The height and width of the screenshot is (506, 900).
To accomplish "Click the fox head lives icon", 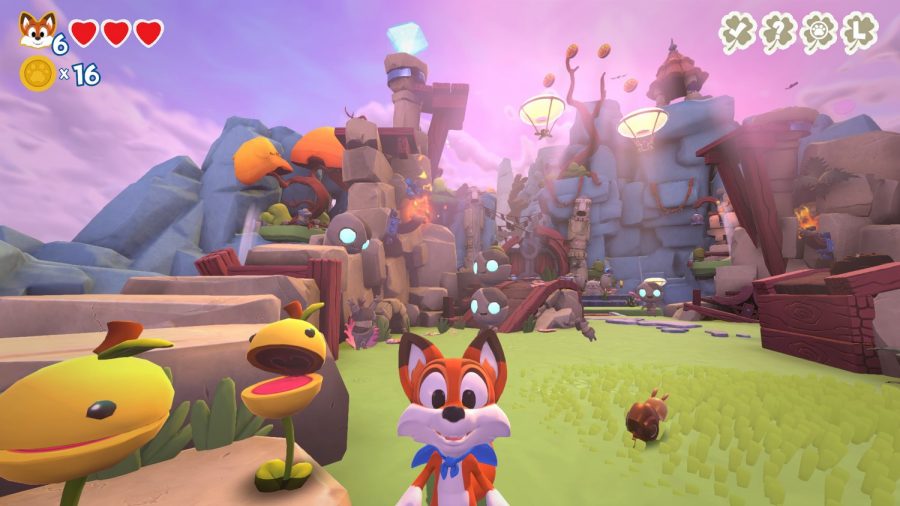I will (37, 30).
